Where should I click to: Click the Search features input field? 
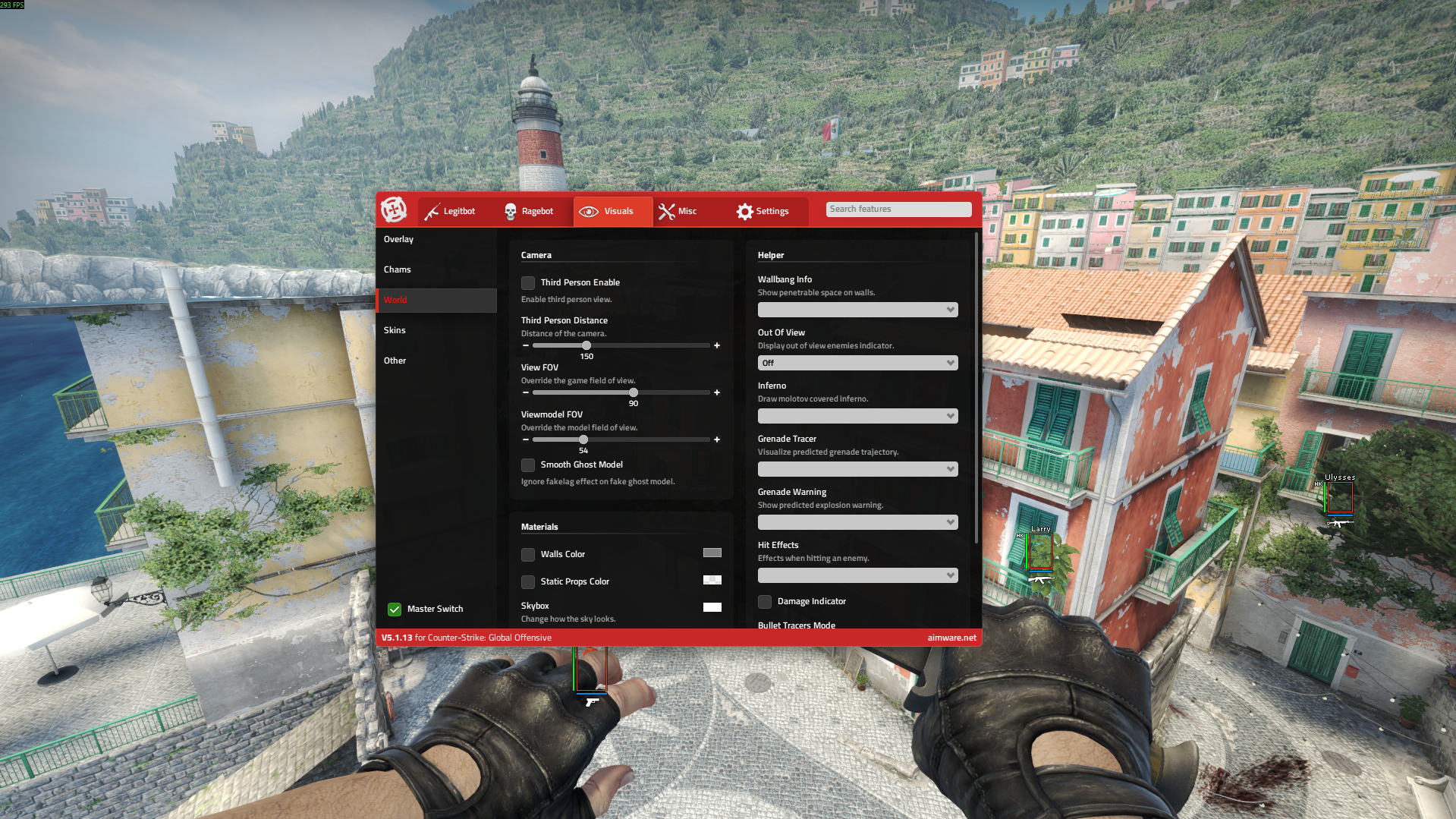coord(898,209)
